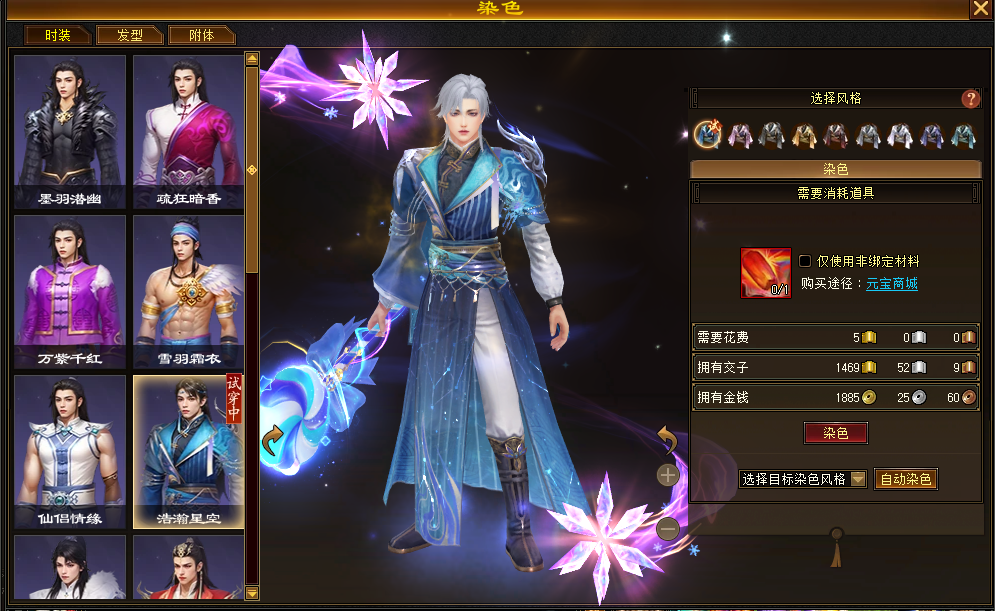Viewport: 995px width, 611px height.
Task: Toggle 仅使用非绑定材料 checkbox
Action: 805,261
